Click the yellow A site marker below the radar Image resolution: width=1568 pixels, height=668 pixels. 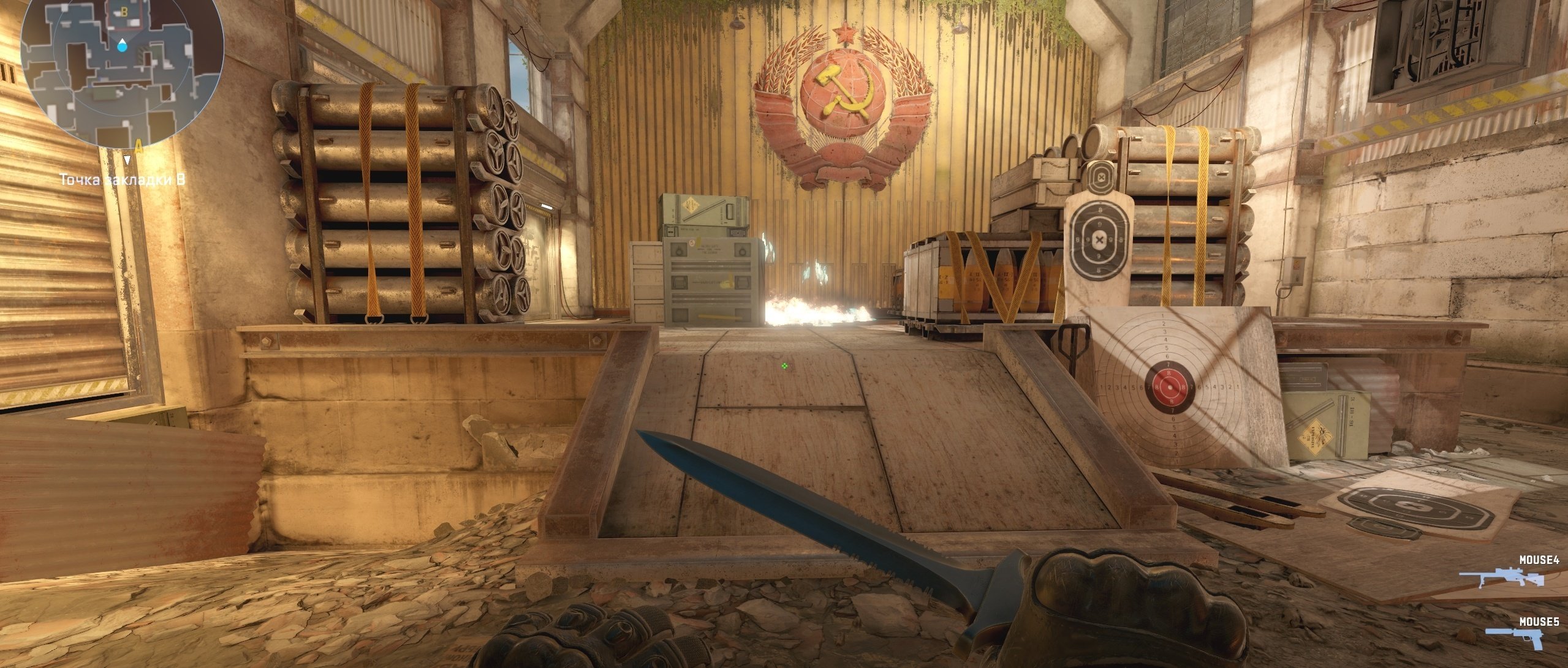(138, 146)
